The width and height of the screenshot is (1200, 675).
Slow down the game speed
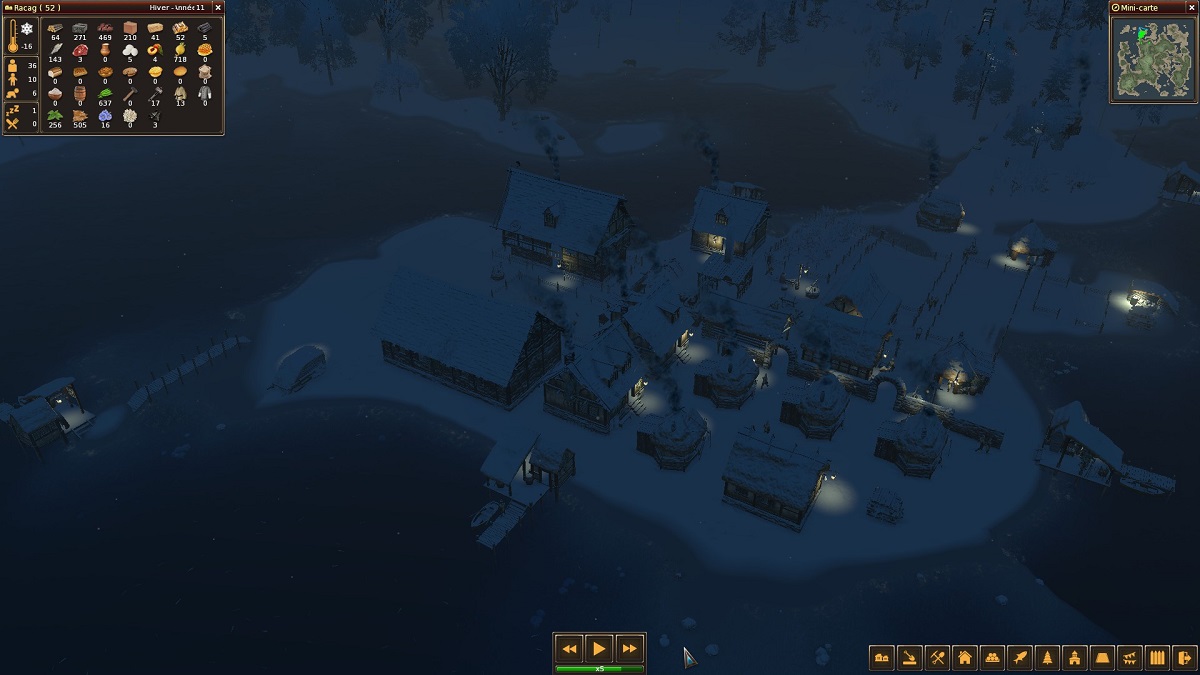(568, 648)
